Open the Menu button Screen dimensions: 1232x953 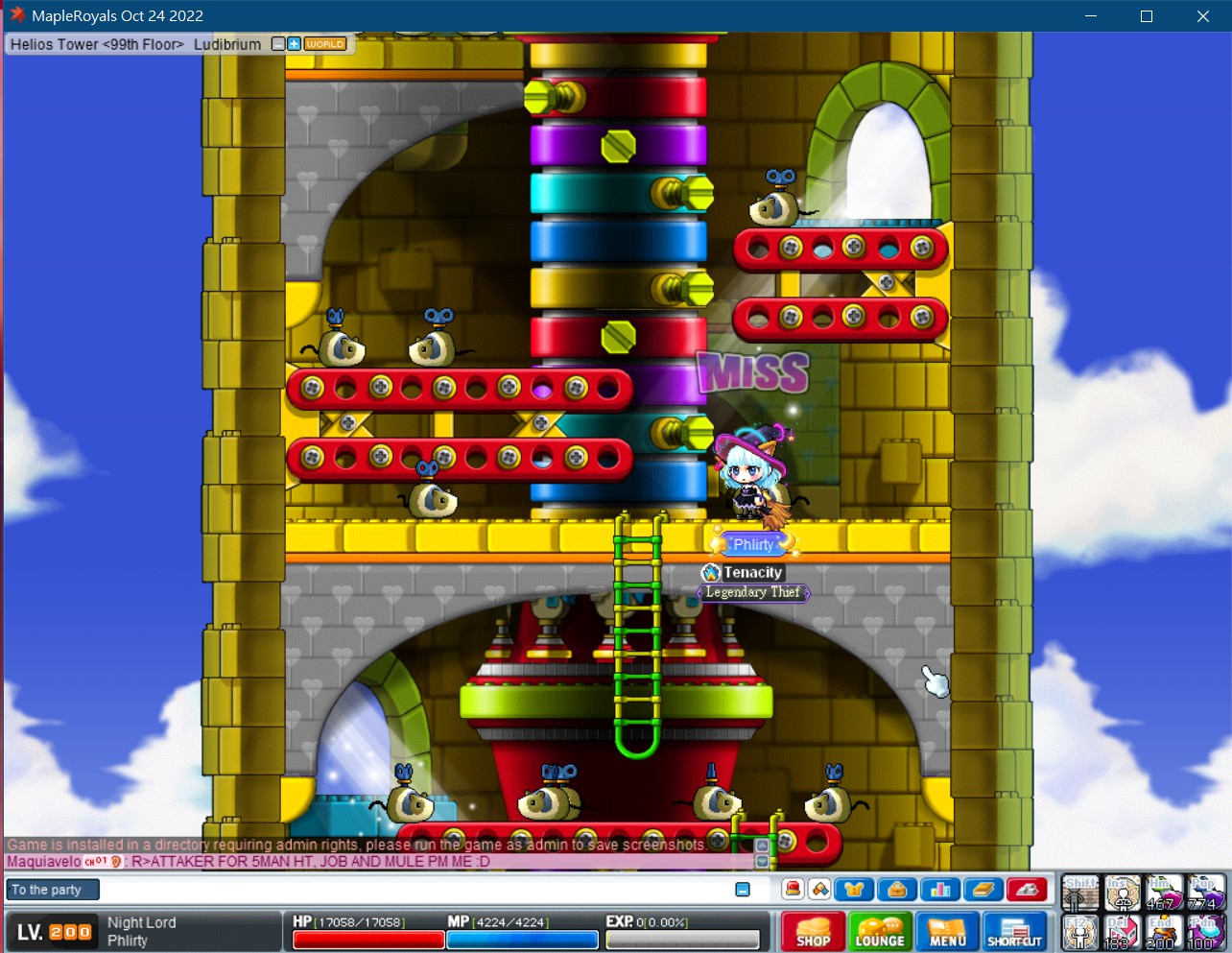(x=947, y=931)
